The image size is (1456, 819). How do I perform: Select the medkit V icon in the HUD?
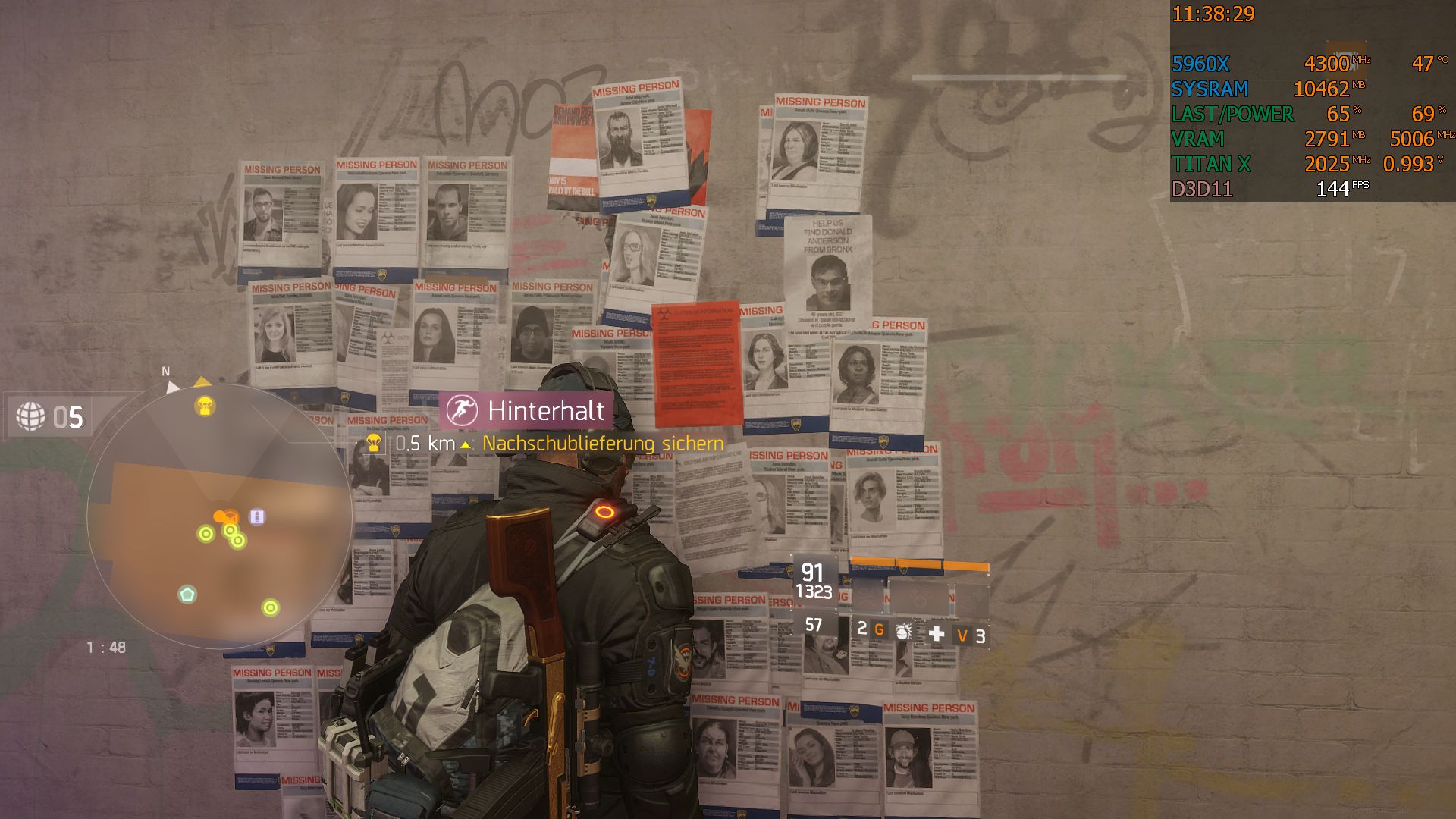(964, 635)
